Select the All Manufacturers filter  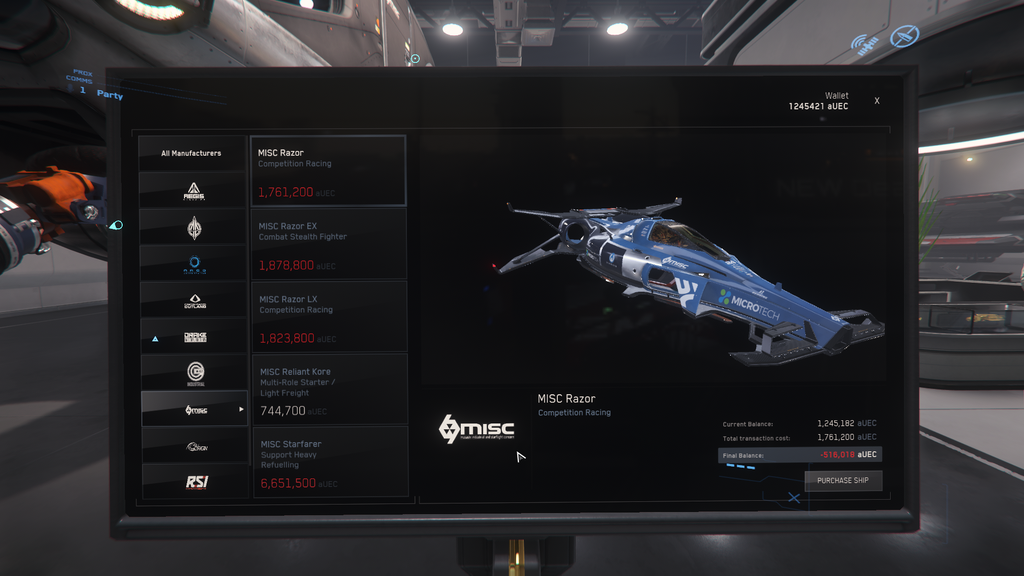coord(192,153)
